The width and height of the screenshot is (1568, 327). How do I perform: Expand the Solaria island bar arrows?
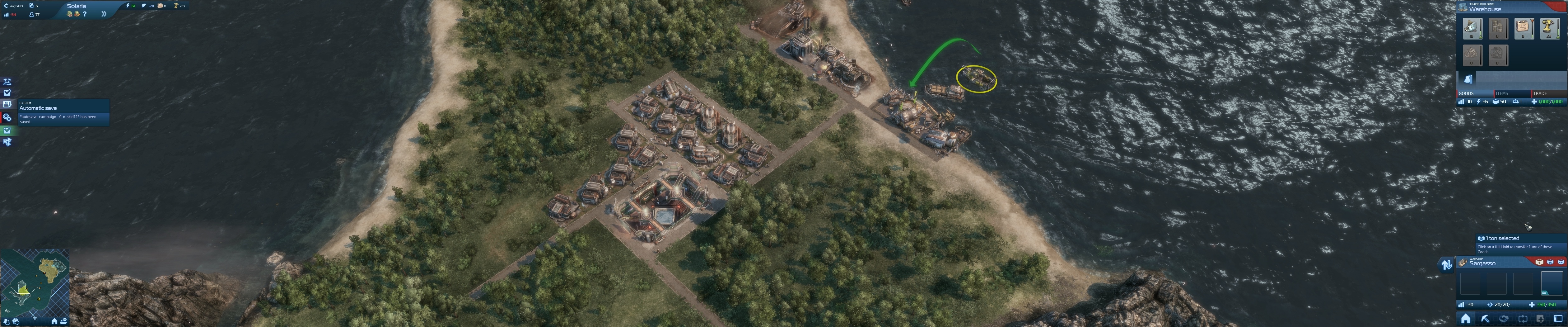pos(104,14)
